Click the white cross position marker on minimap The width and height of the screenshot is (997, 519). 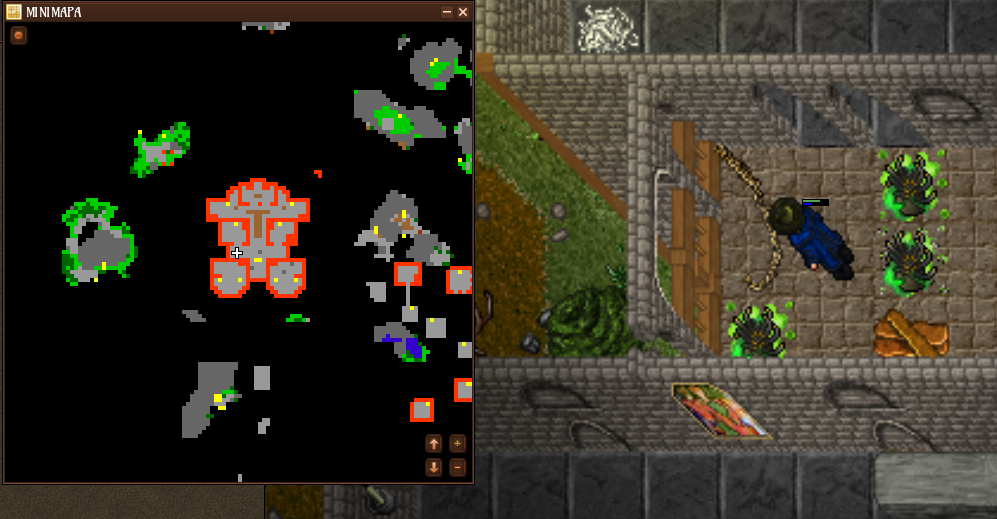[x=237, y=253]
